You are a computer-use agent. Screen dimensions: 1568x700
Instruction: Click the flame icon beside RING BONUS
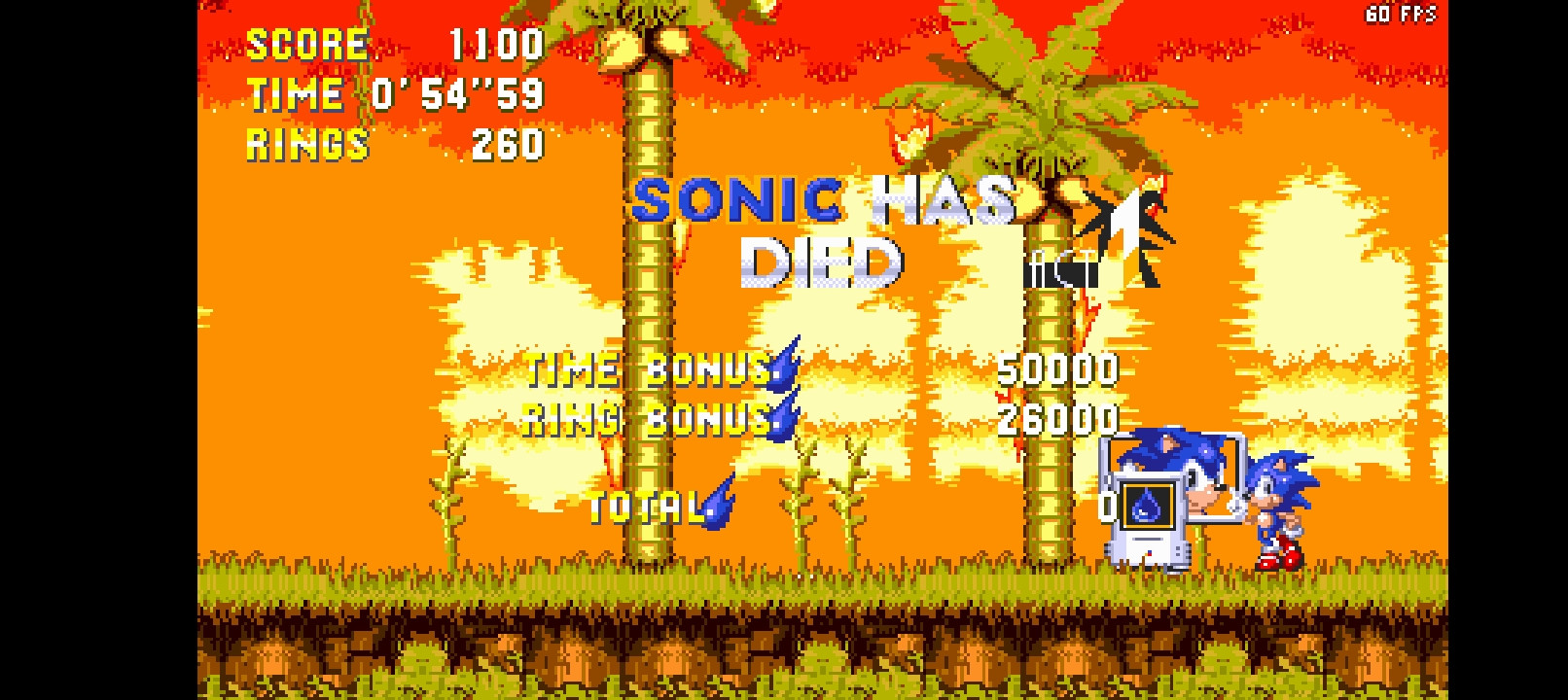(781, 420)
